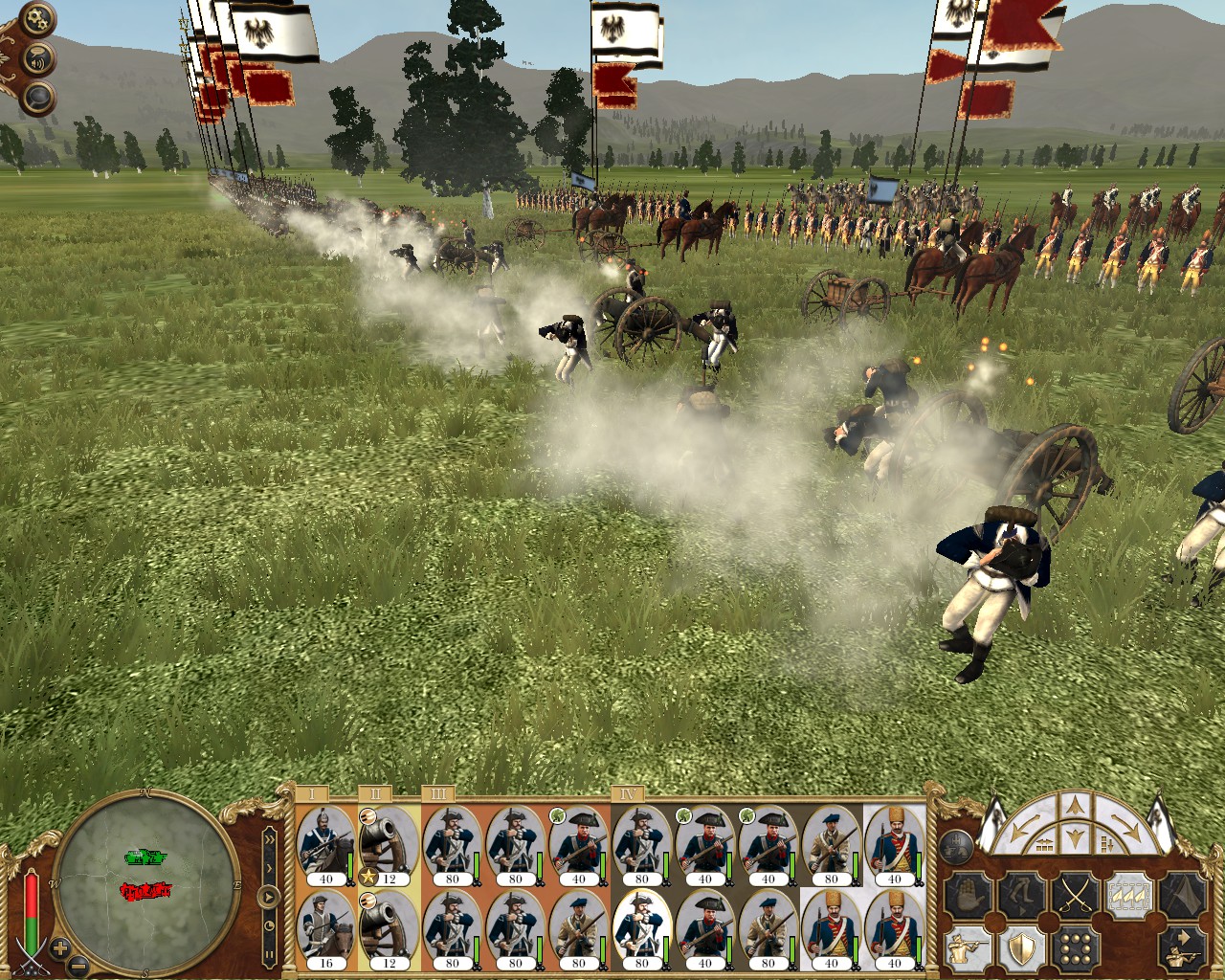Advance selected units with the up arrow
The height and width of the screenshot is (980, 1225).
(x=1074, y=806)
